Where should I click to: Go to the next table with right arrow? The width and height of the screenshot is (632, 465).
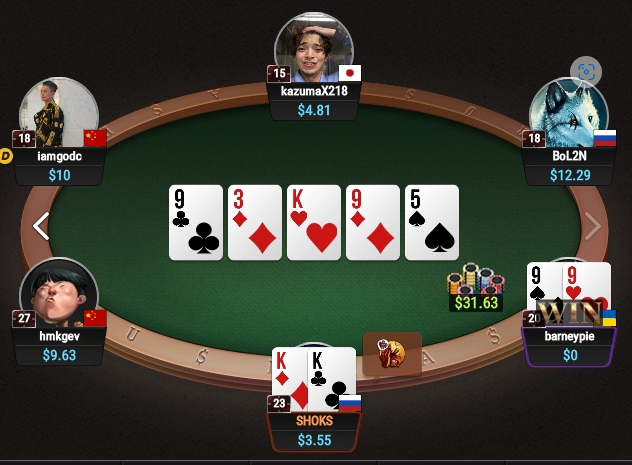tap(593, 226)
